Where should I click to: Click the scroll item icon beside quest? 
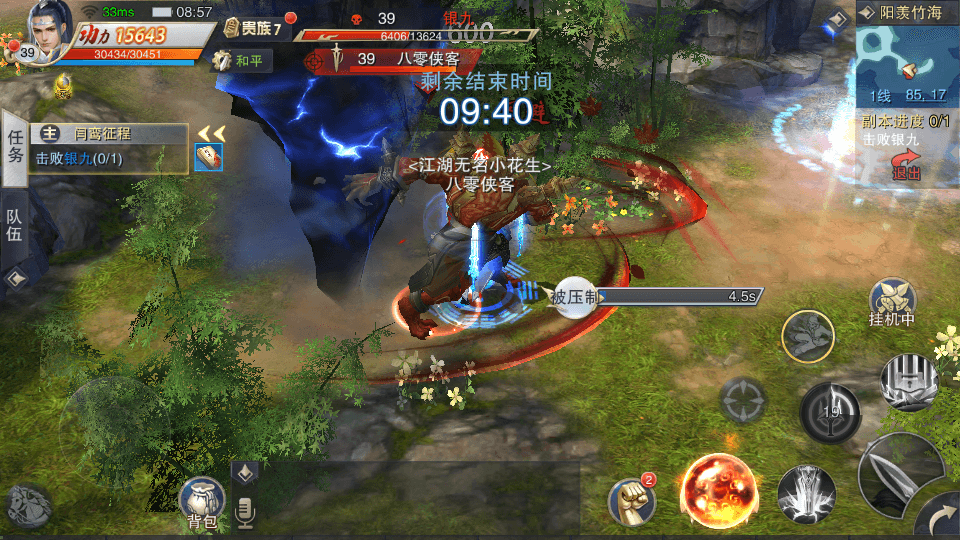click(208, 157)
